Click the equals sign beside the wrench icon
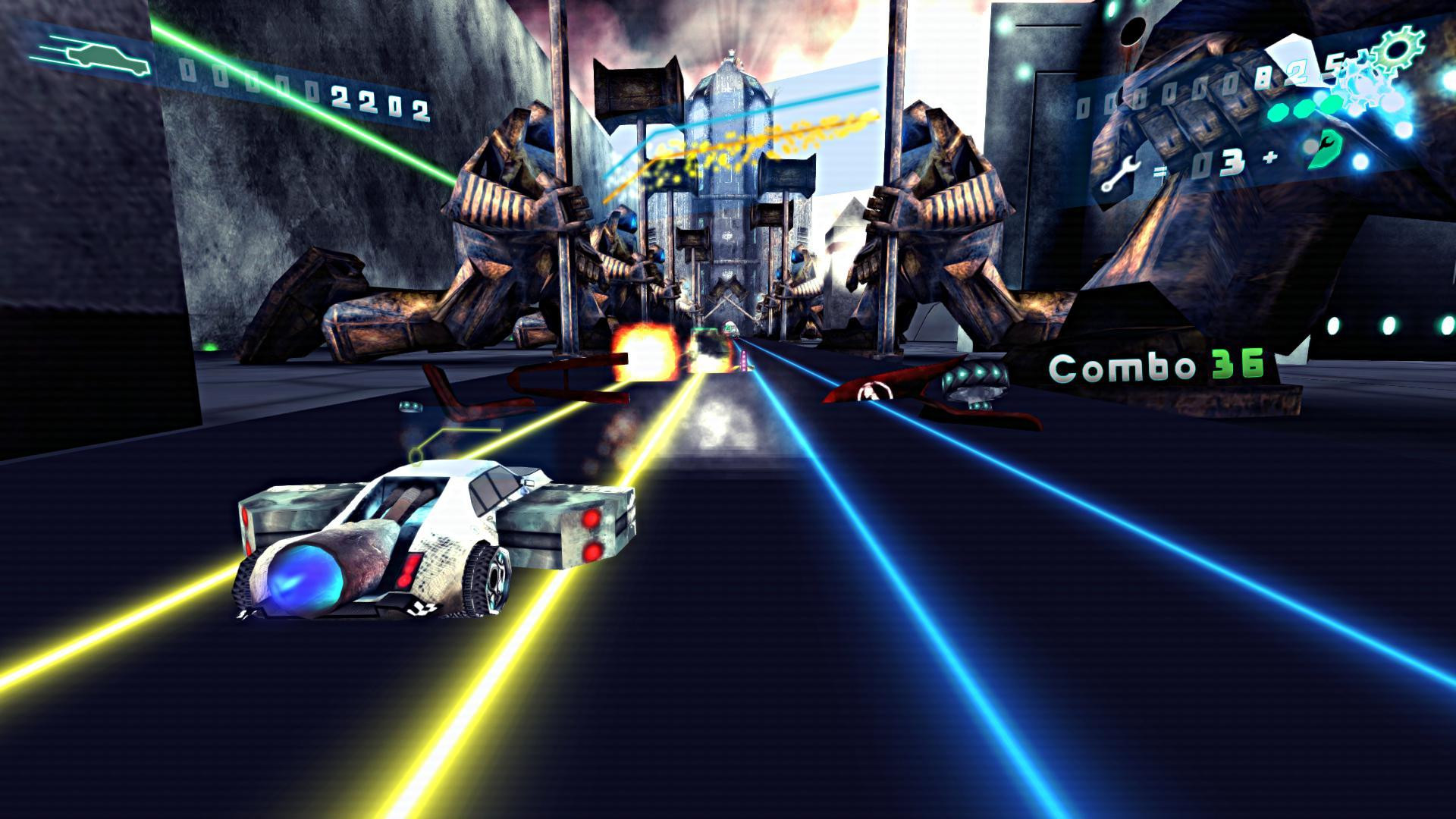1456x819 pixels. click(x=1159, y=171)
